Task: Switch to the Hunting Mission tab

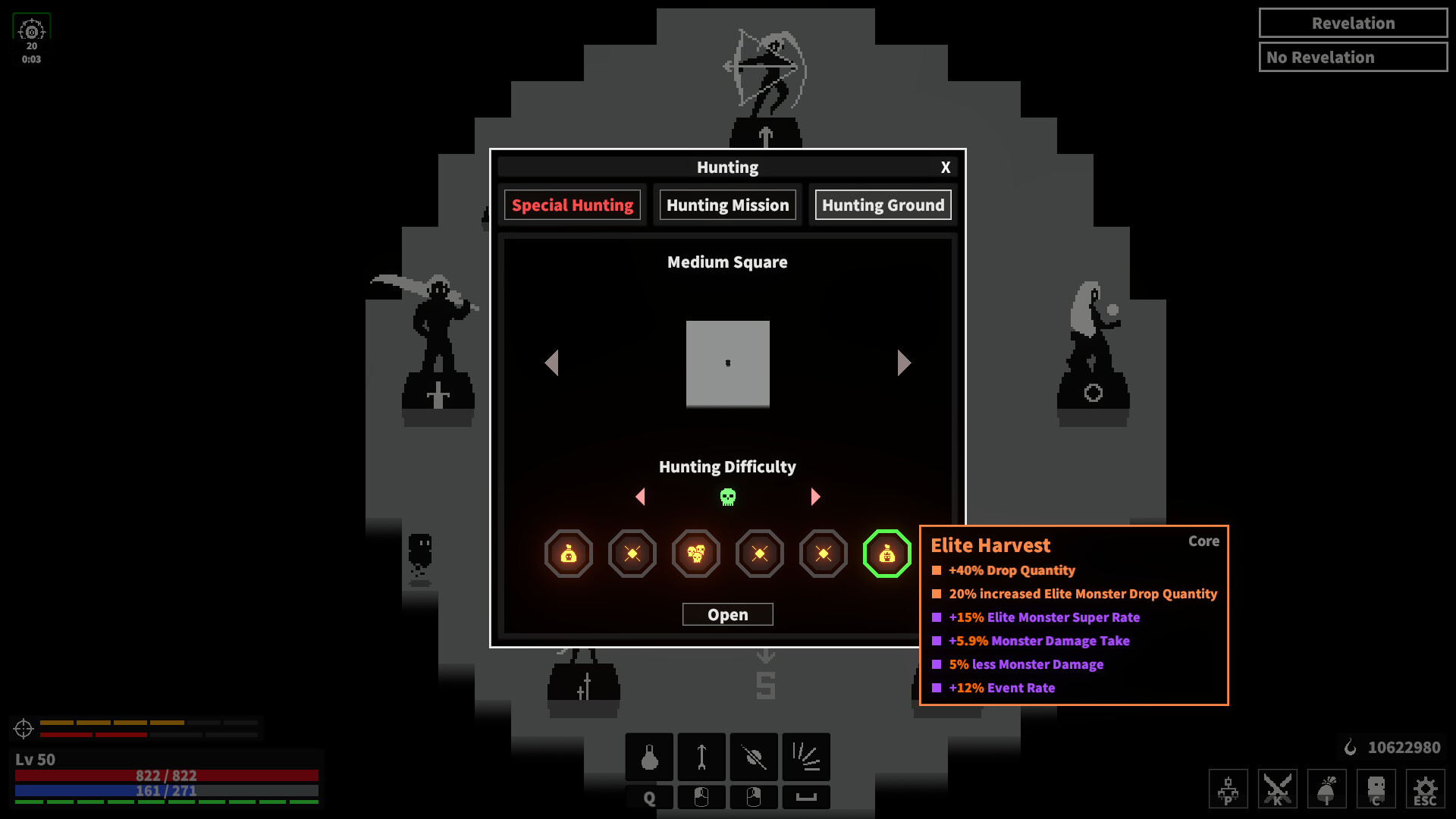Action: (x=726, y=205)
